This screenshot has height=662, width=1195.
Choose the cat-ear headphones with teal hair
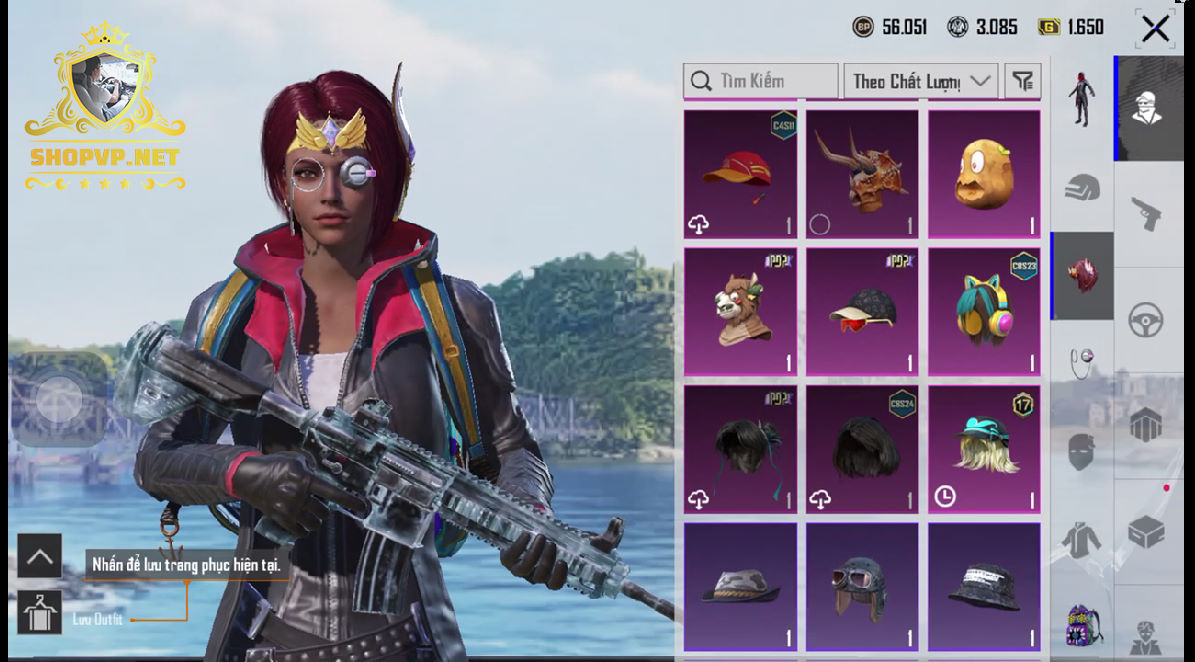click(984, 311)
